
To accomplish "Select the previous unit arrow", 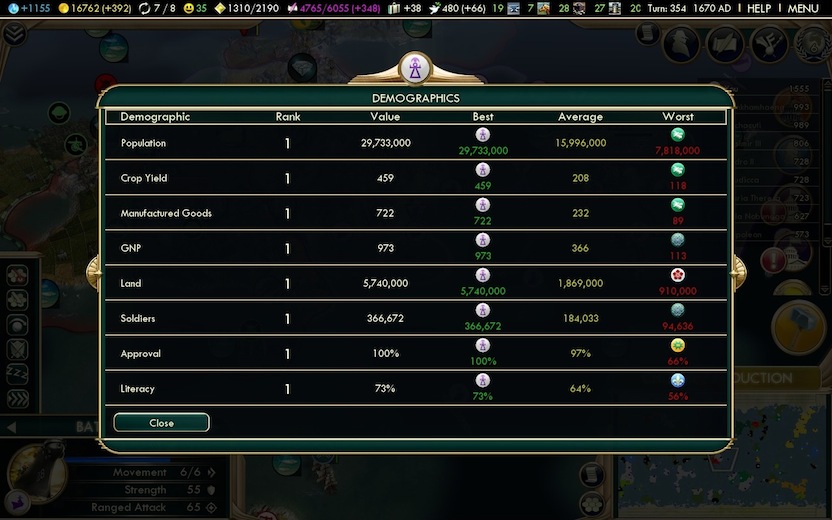I will tap(12, 428).
